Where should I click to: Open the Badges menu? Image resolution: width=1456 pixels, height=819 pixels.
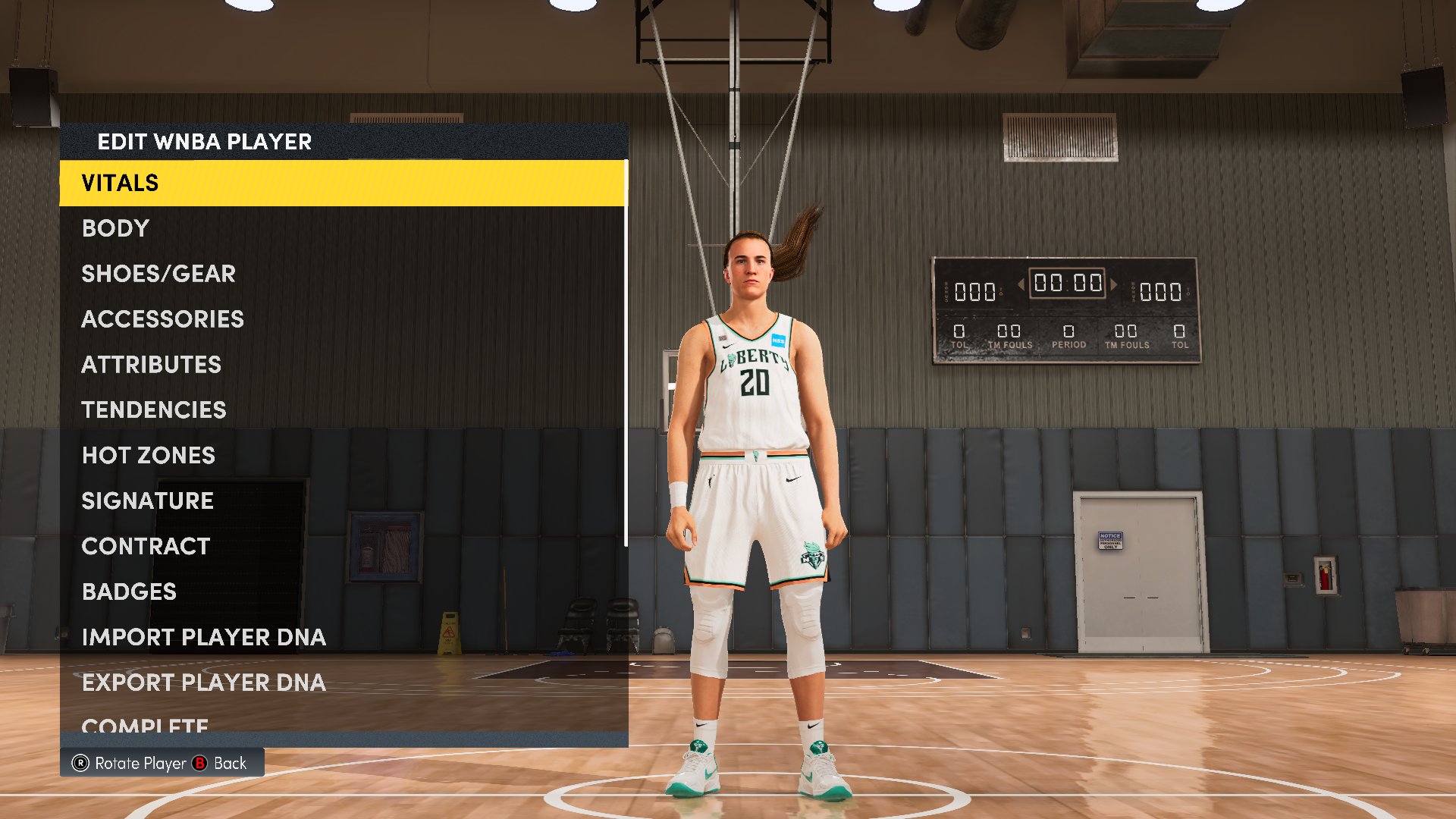pyautogui.click(x=129, y=591)
